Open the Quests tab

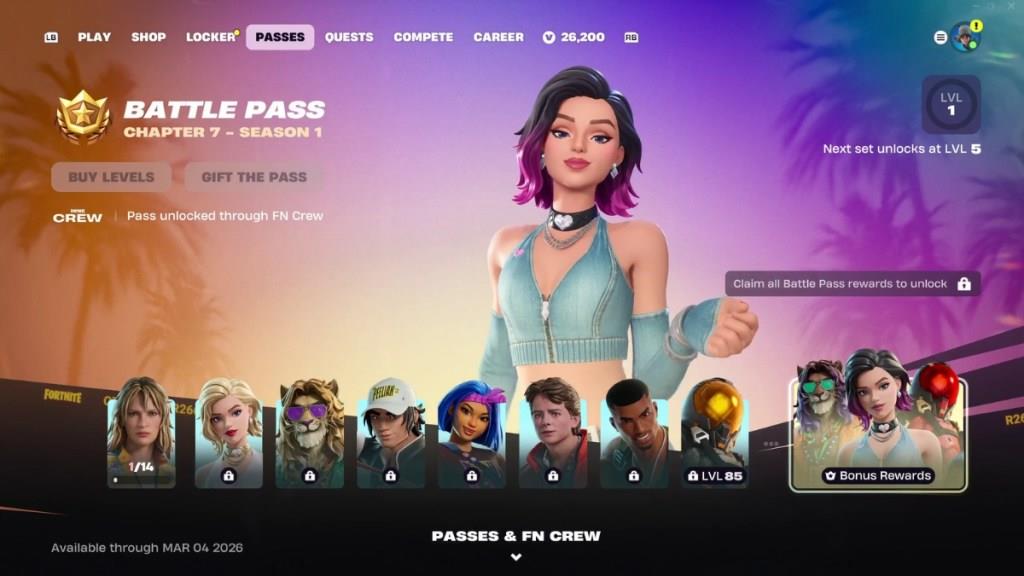349,37
